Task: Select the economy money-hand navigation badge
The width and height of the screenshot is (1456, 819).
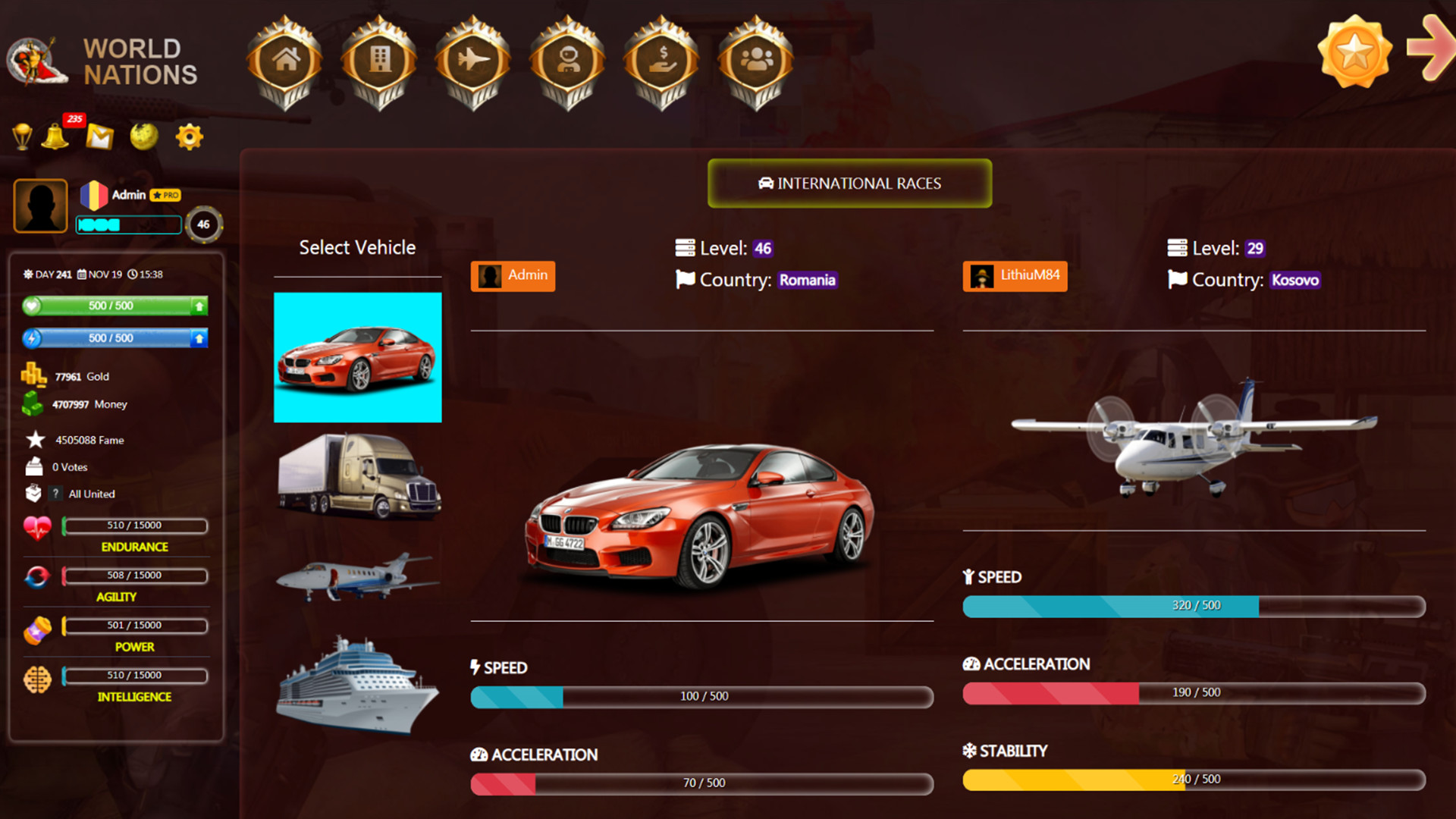Action: click(x=661, y=61)
